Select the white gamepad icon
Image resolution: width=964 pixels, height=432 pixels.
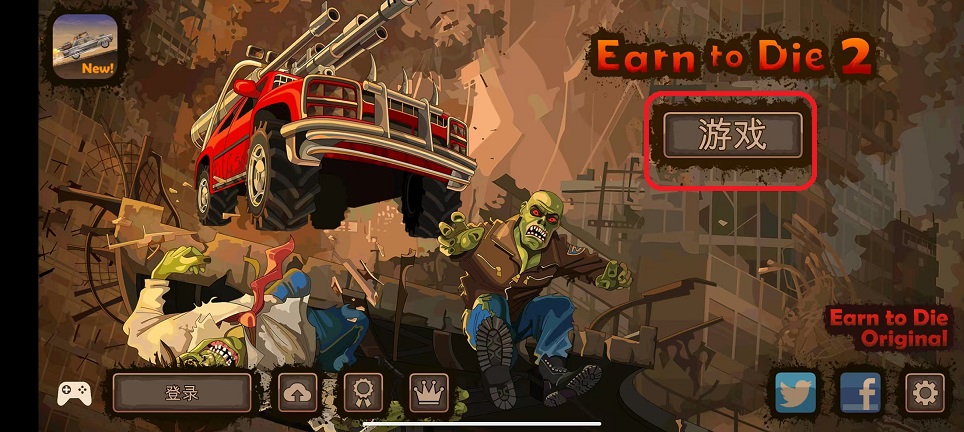[x=74, y=393]
